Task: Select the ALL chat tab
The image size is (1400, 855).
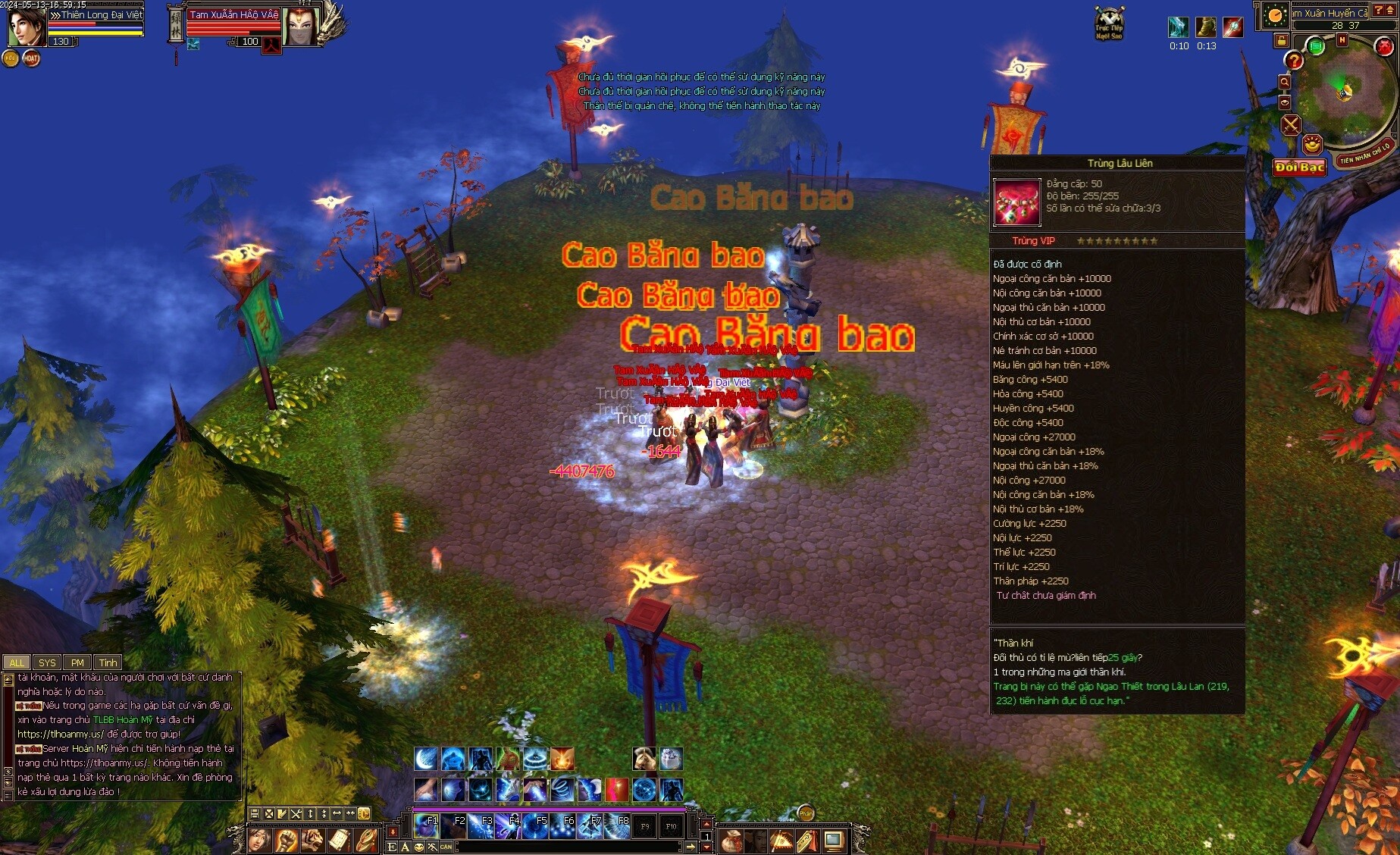Action: click(x=17, y=662)
